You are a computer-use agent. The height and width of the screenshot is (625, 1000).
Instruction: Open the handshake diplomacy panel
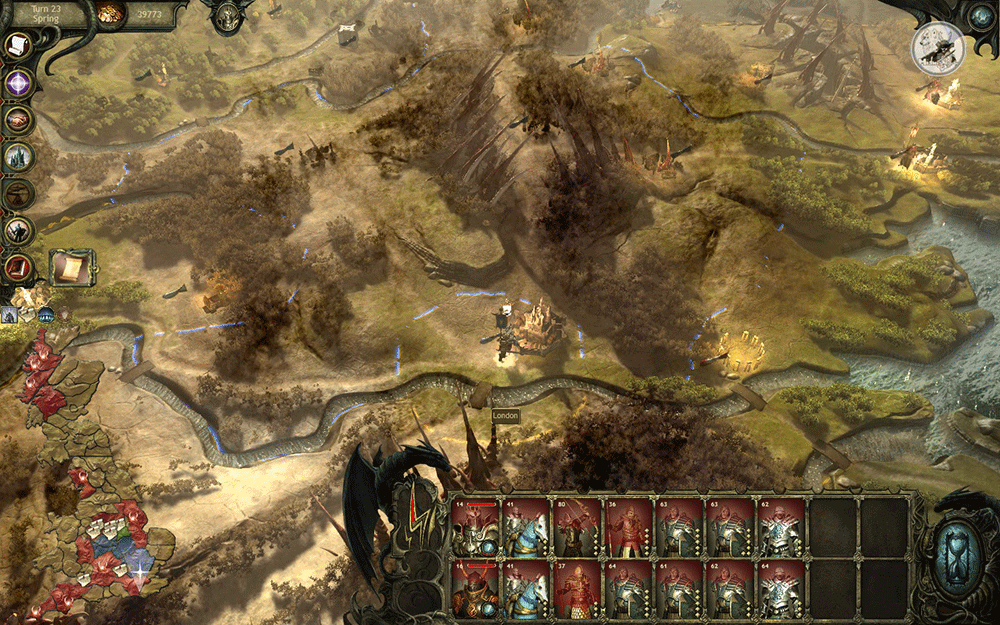pyautogui.click(x=18, y=119)
